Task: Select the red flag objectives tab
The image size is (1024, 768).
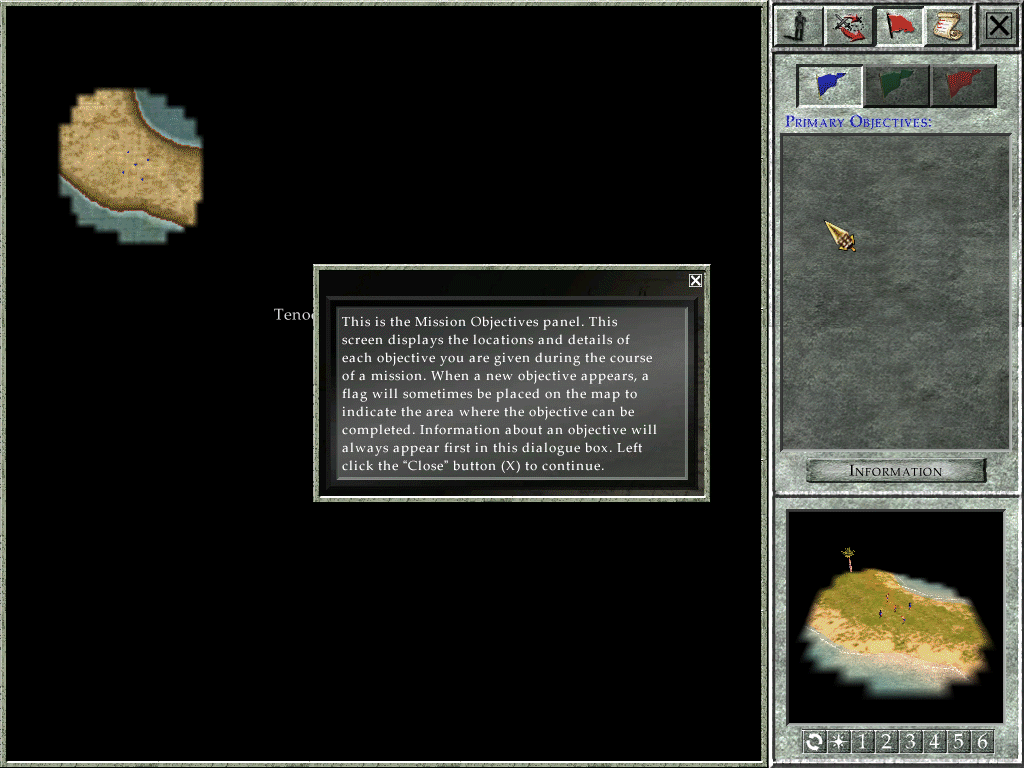Action: point(900,27)
